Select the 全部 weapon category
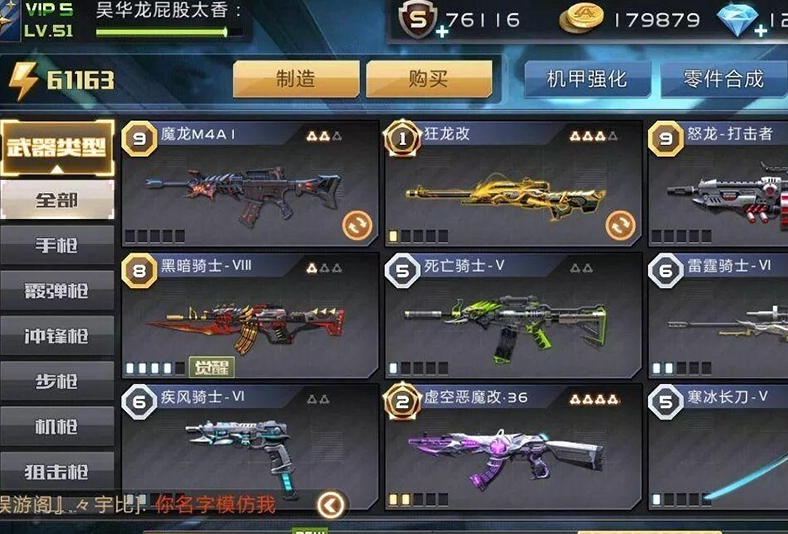Image resolution: width=788 pixels, height=534 pixels. [57, 199]
